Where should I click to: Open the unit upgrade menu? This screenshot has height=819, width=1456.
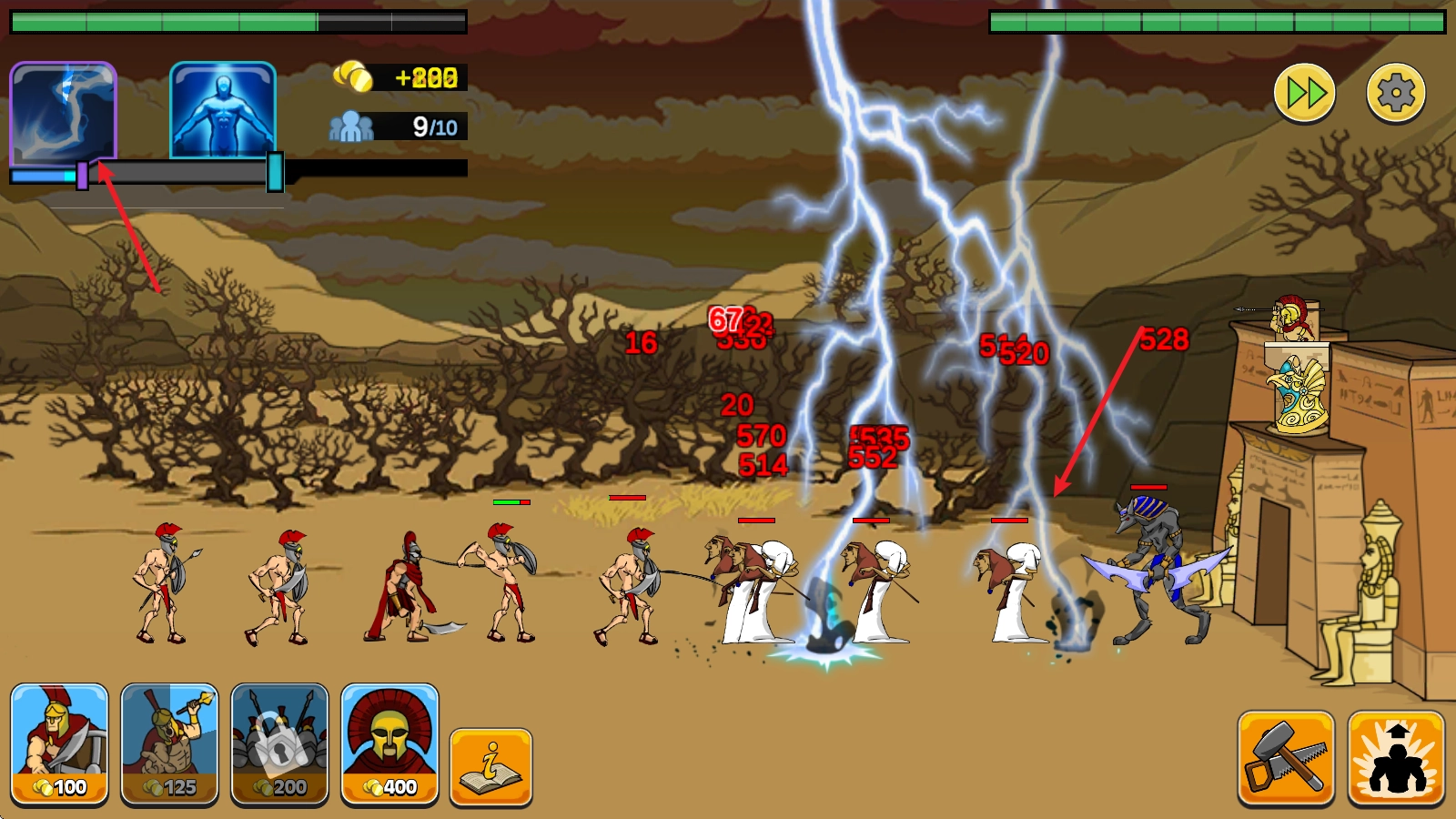pyautogui.click(x=1396, y=758)
